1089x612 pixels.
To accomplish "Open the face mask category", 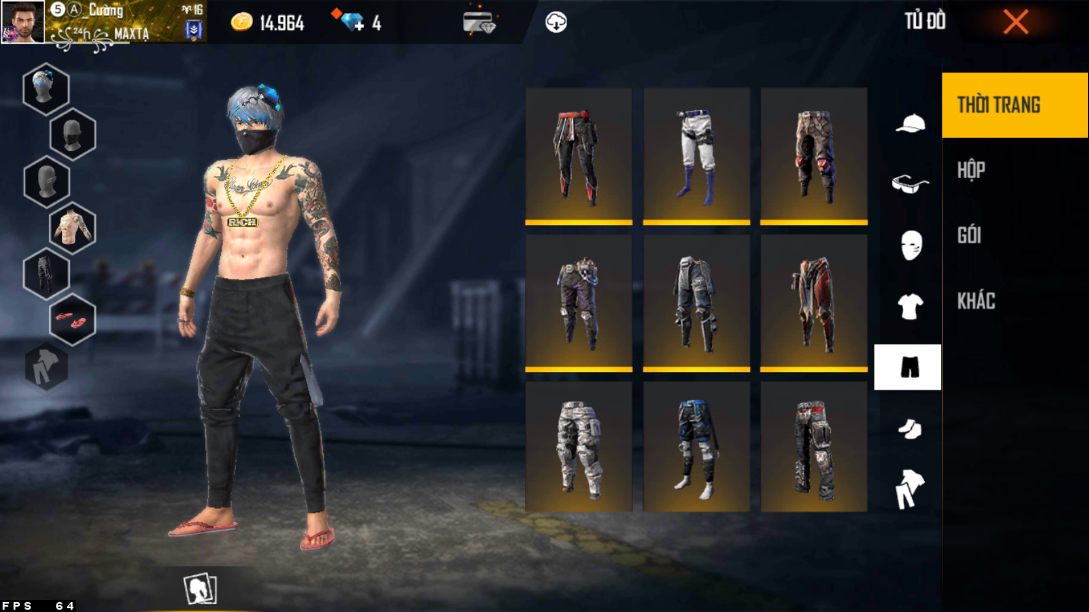I will click(909, 245).
